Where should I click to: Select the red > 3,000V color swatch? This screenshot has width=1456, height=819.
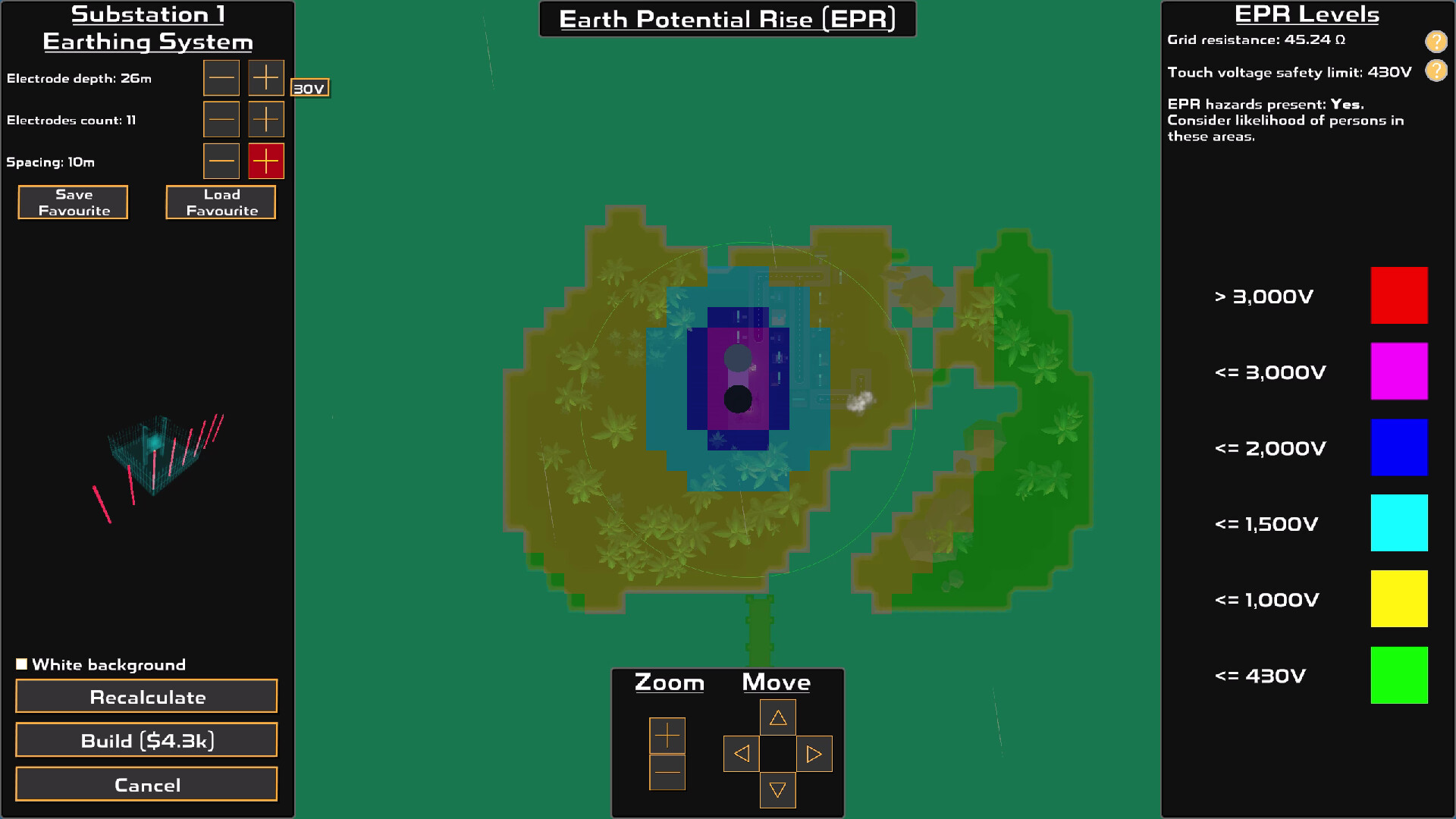[1399, 295]
